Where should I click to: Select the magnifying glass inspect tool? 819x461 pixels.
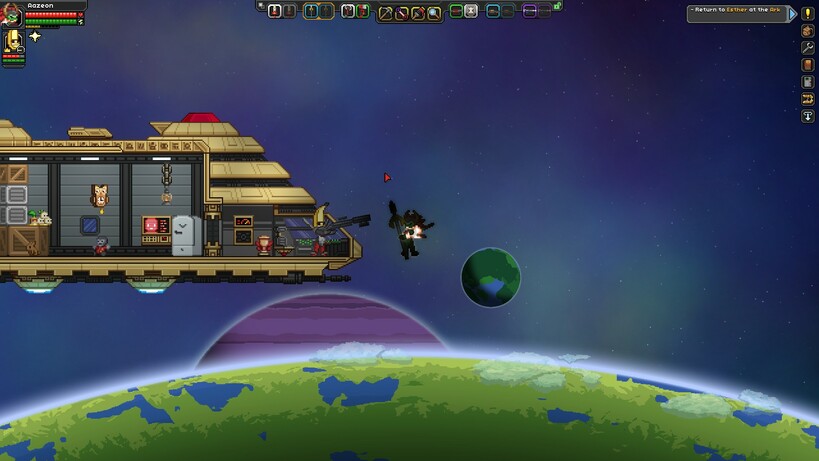pos(434,12)
